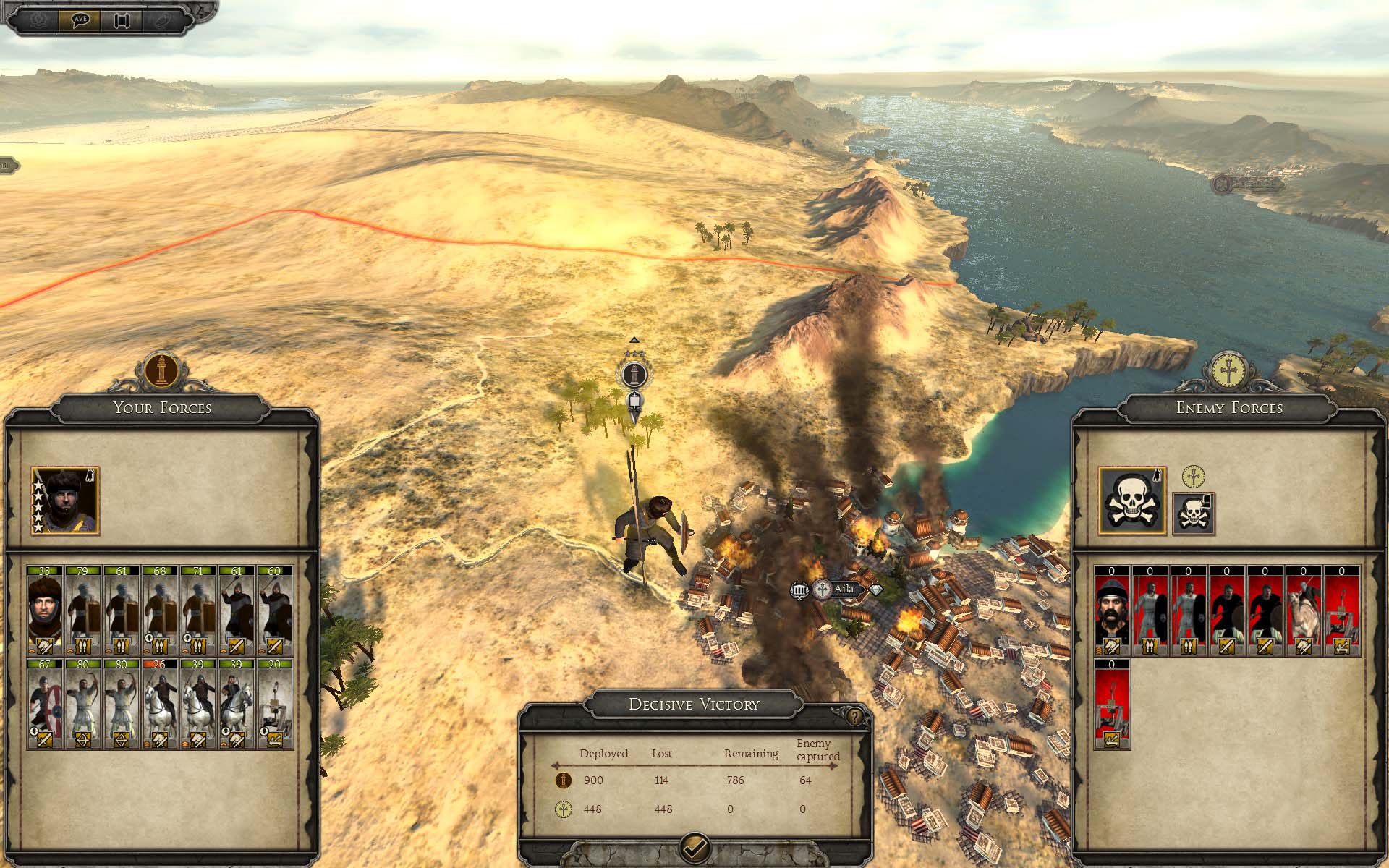Click the Aila settlement label
Viewport: 1389px width, 868px height.
click(844, 590)
